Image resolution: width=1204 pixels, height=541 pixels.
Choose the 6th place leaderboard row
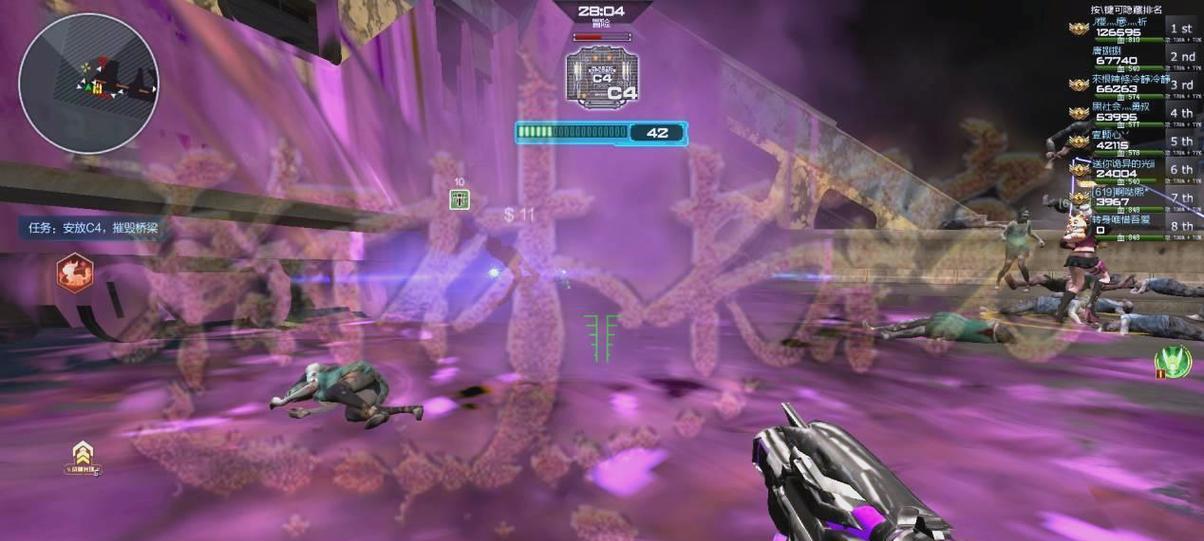[1130, 171]
